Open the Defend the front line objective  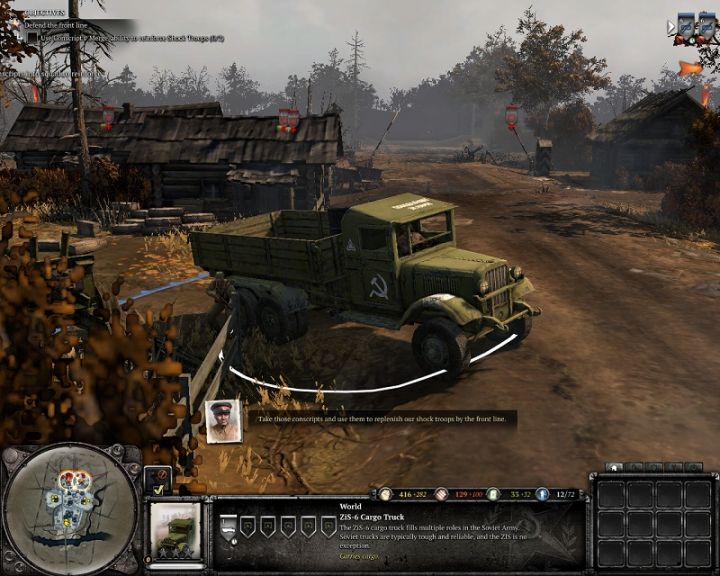pos(52,23)
